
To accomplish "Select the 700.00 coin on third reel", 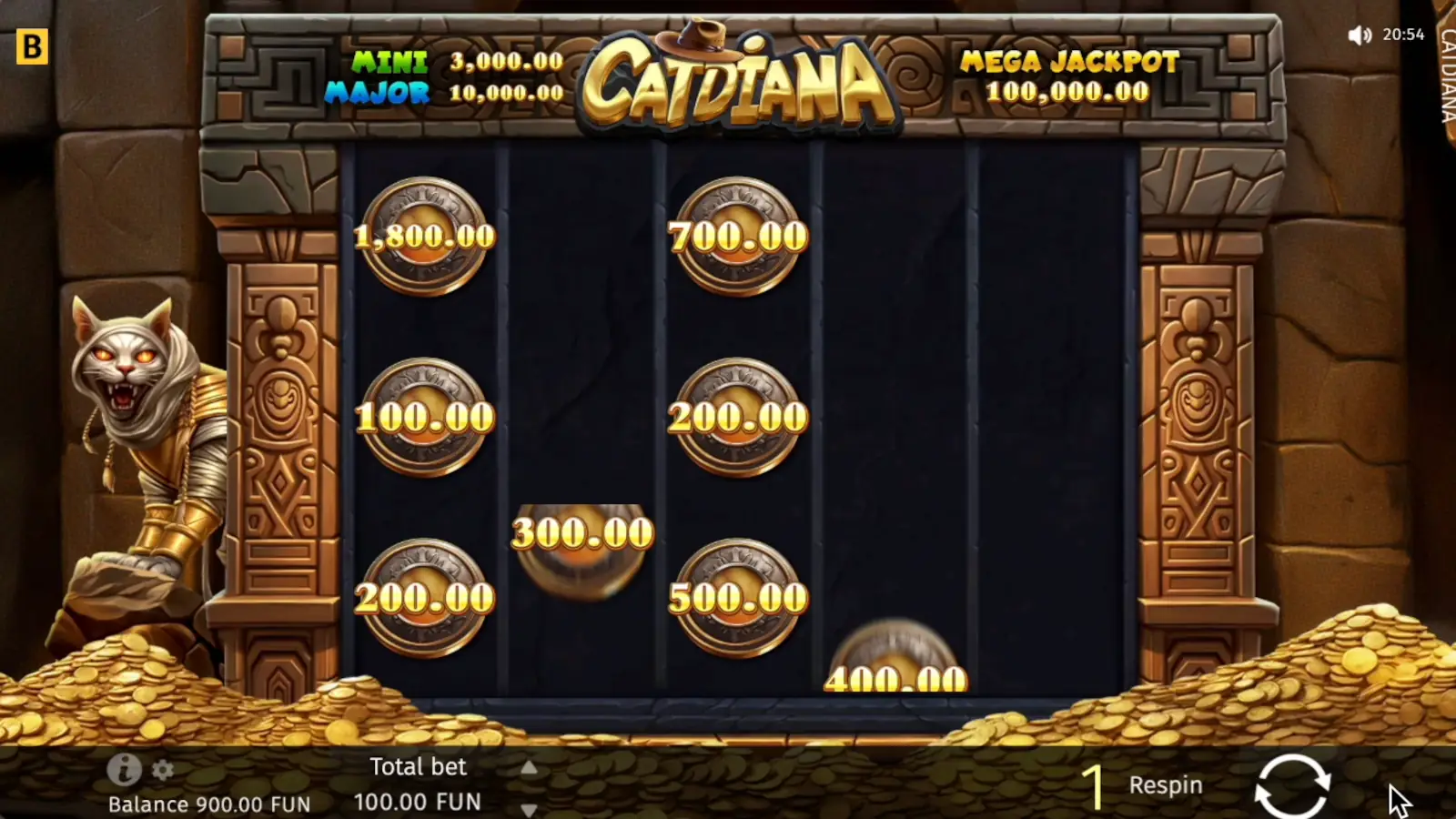I will click(x=737, y=237).
